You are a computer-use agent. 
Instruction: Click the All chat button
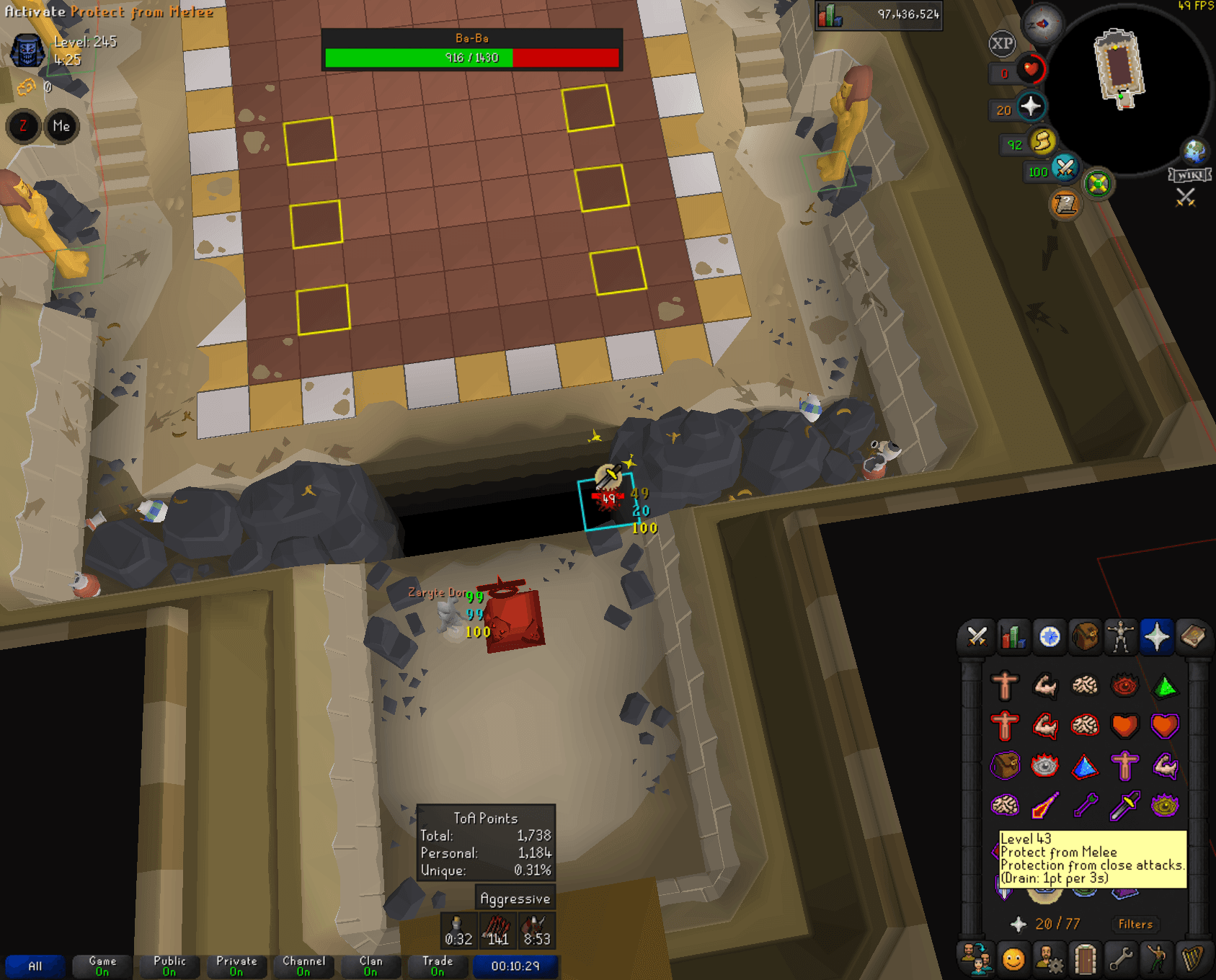(35, 966)
